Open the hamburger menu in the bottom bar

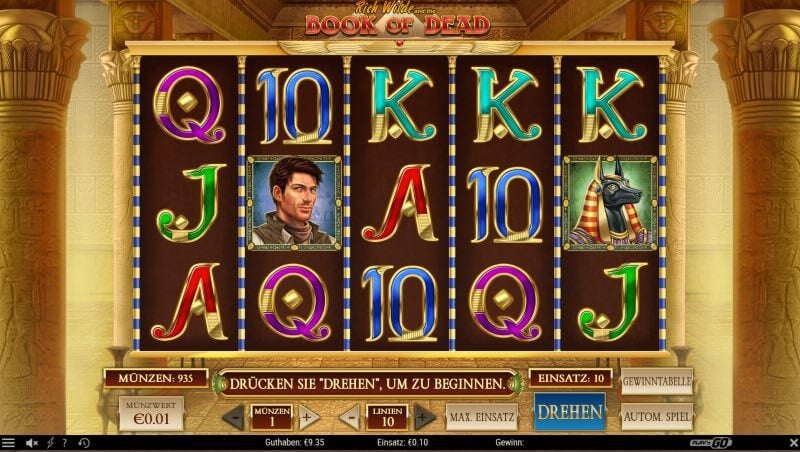(x=9, y=442)
